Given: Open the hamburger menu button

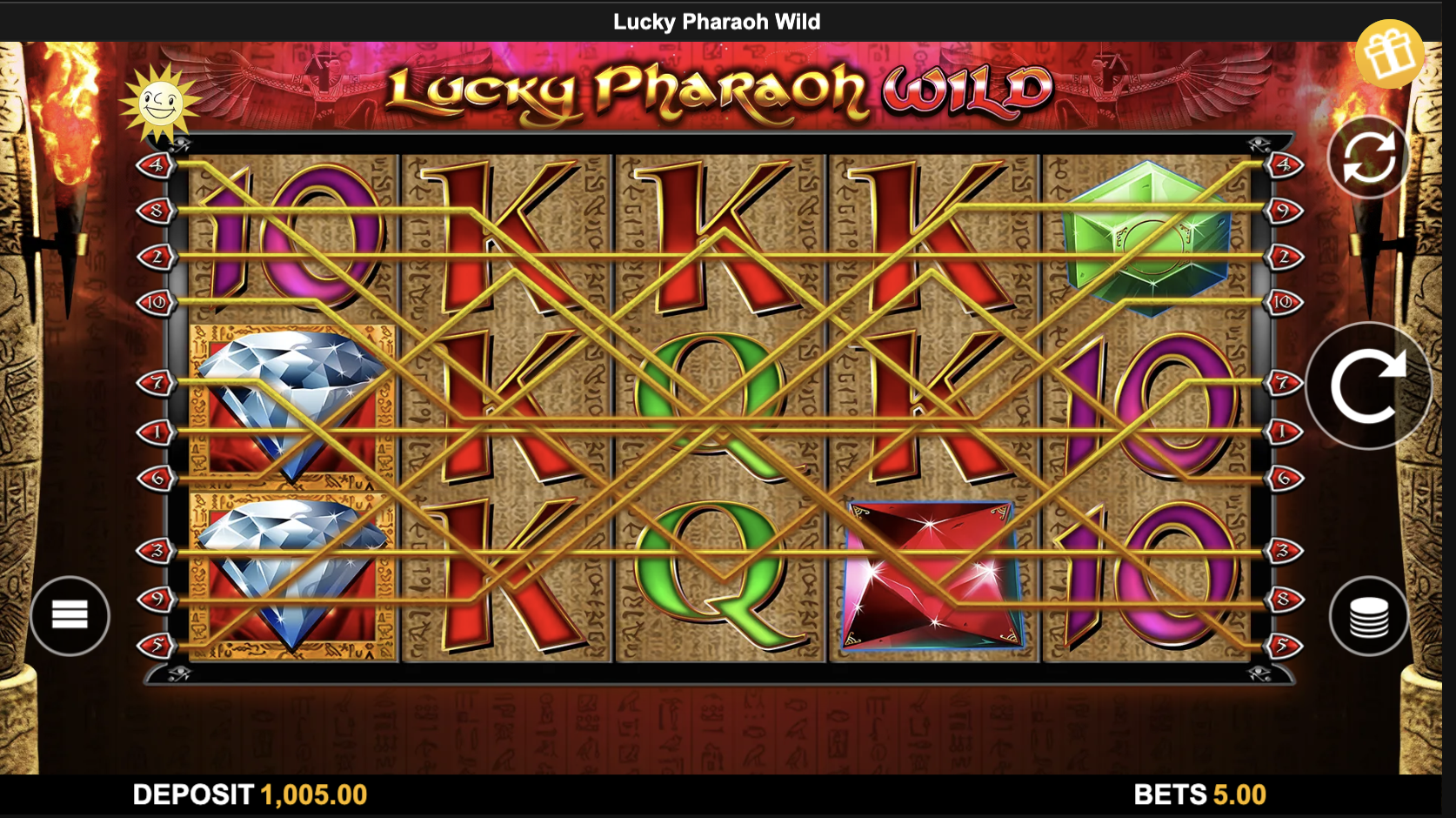Looking at the screenshot, I should click(70, 614).
